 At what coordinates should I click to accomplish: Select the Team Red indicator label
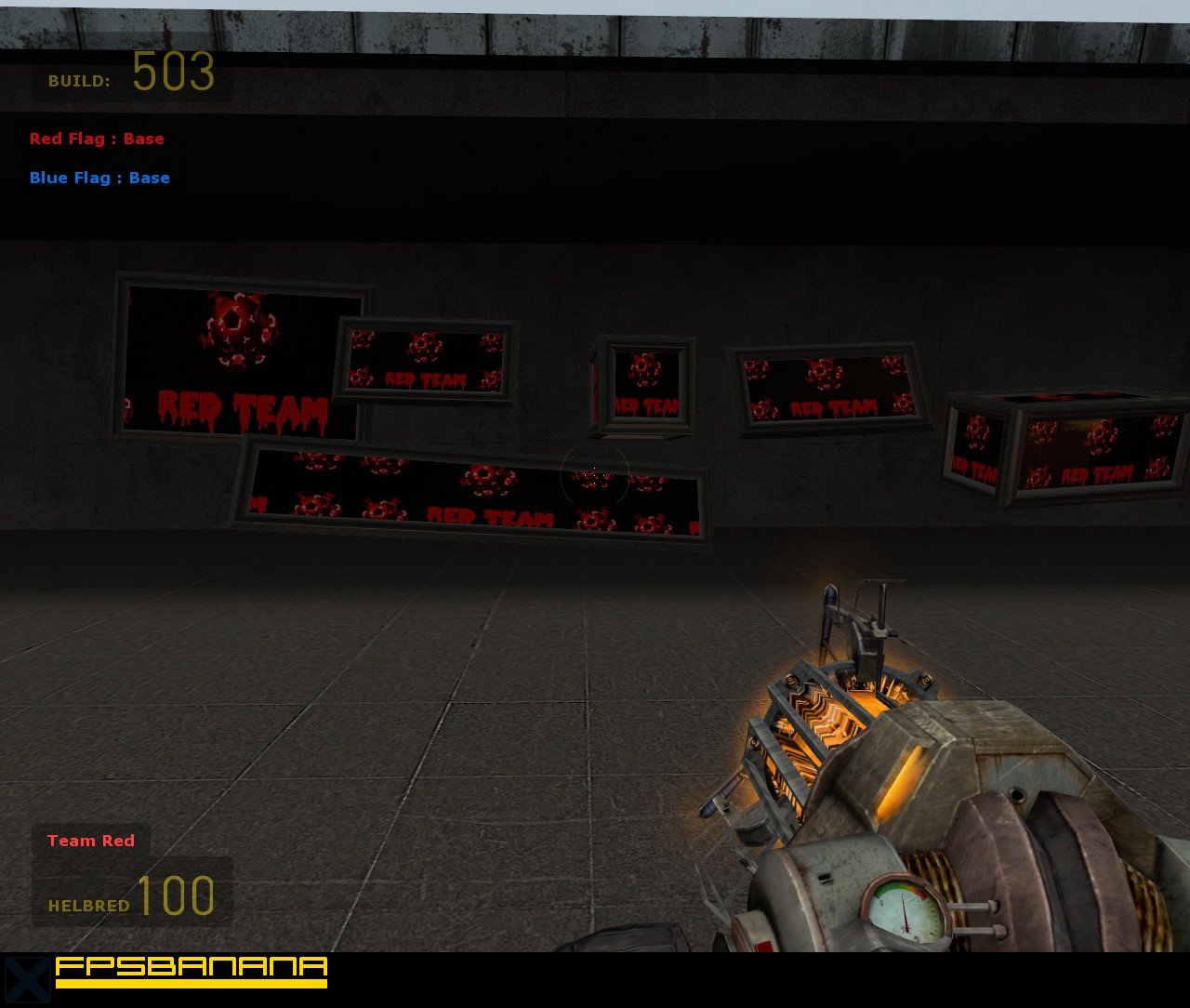coord(91,841)
